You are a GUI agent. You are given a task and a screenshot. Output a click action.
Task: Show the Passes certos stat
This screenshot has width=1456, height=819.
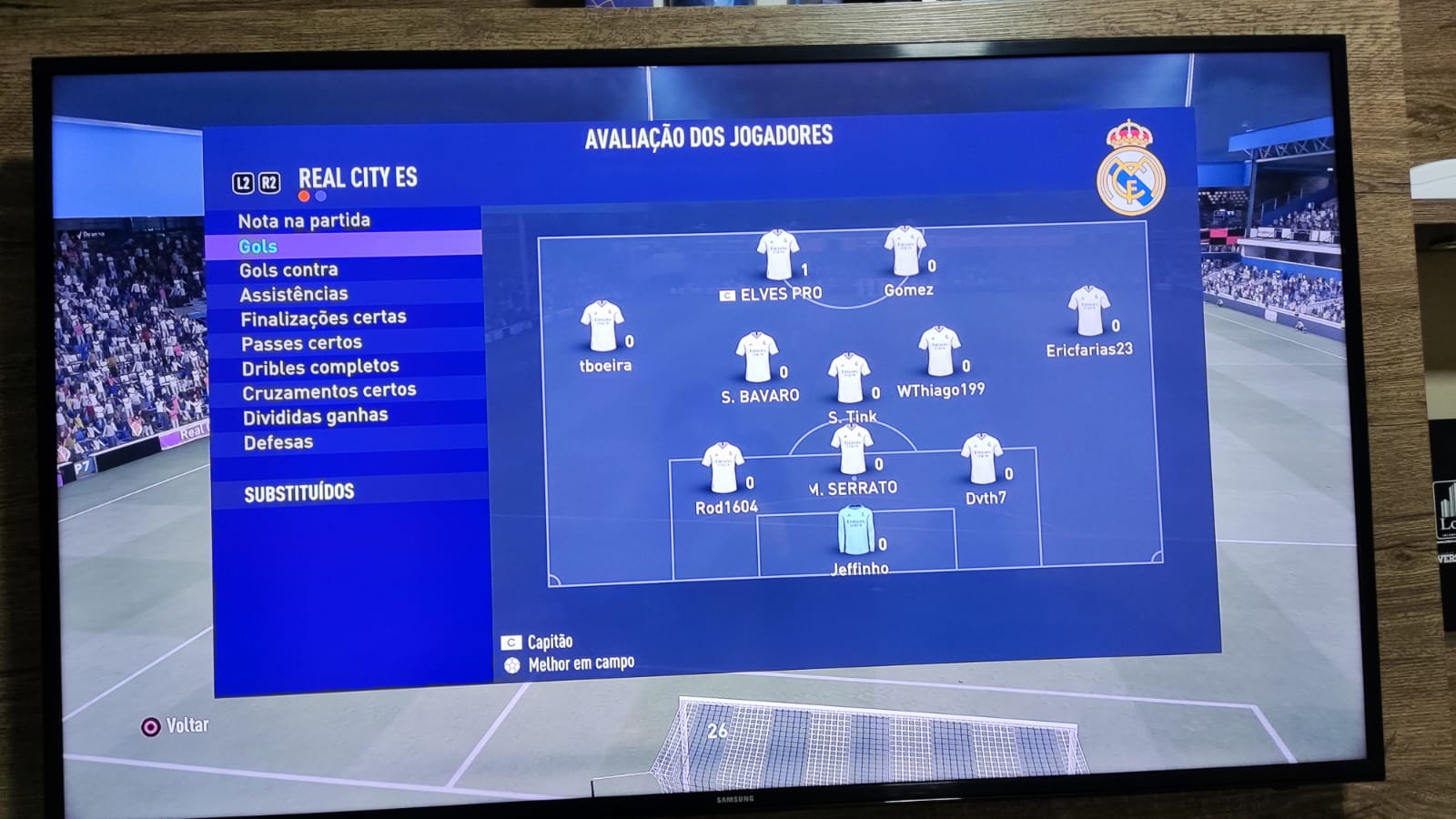(301, 343)
